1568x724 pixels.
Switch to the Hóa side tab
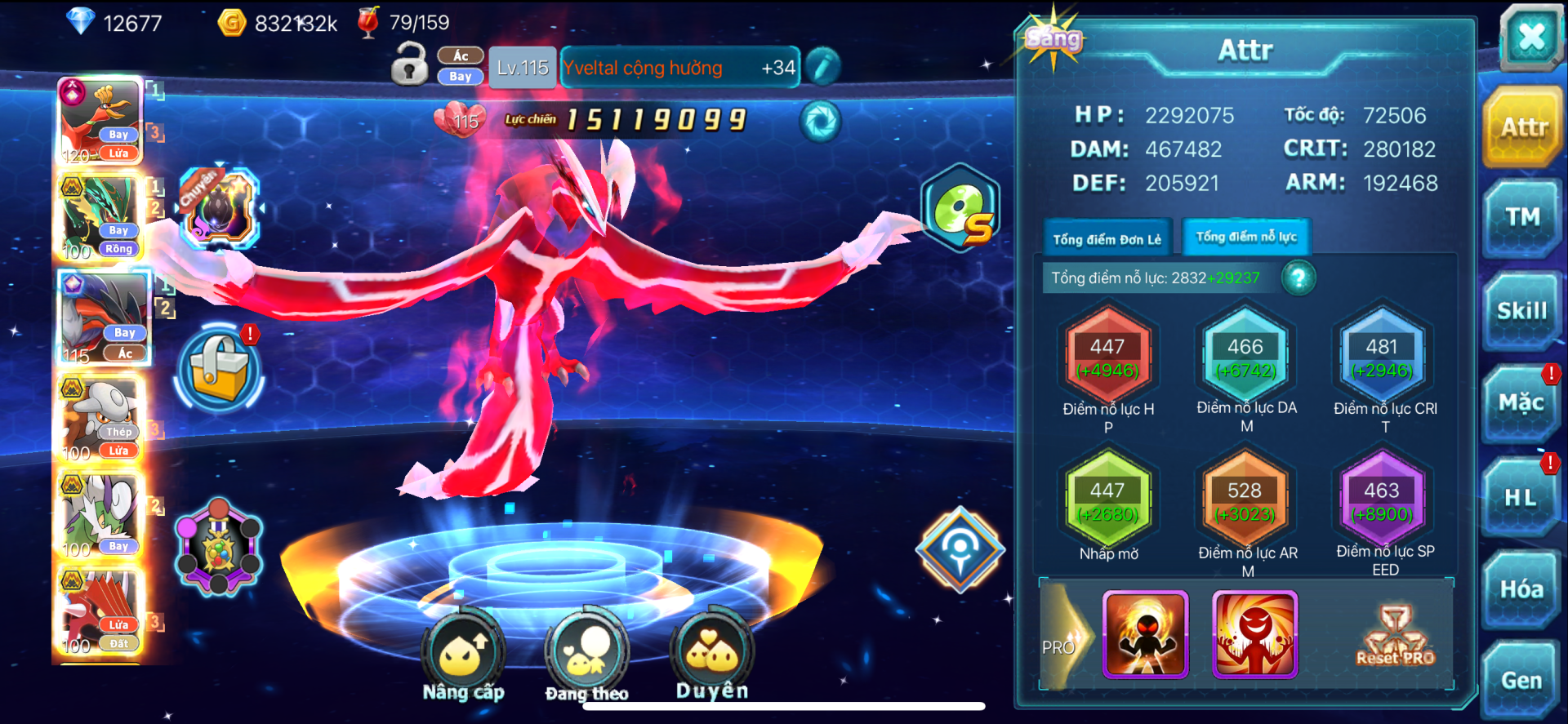[x=1521, y=589]
